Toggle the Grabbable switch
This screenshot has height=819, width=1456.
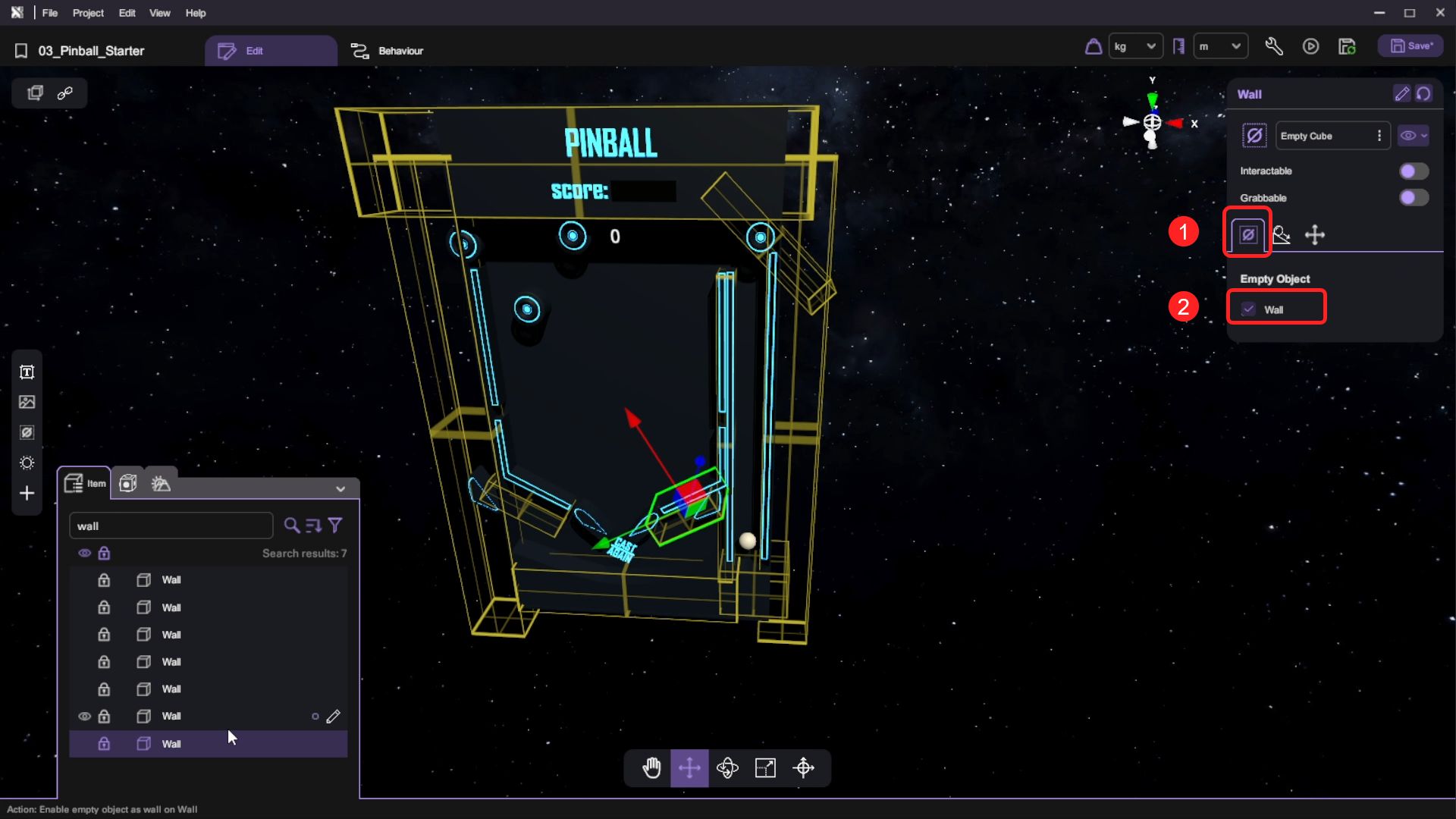click(x=1414, y=198)
